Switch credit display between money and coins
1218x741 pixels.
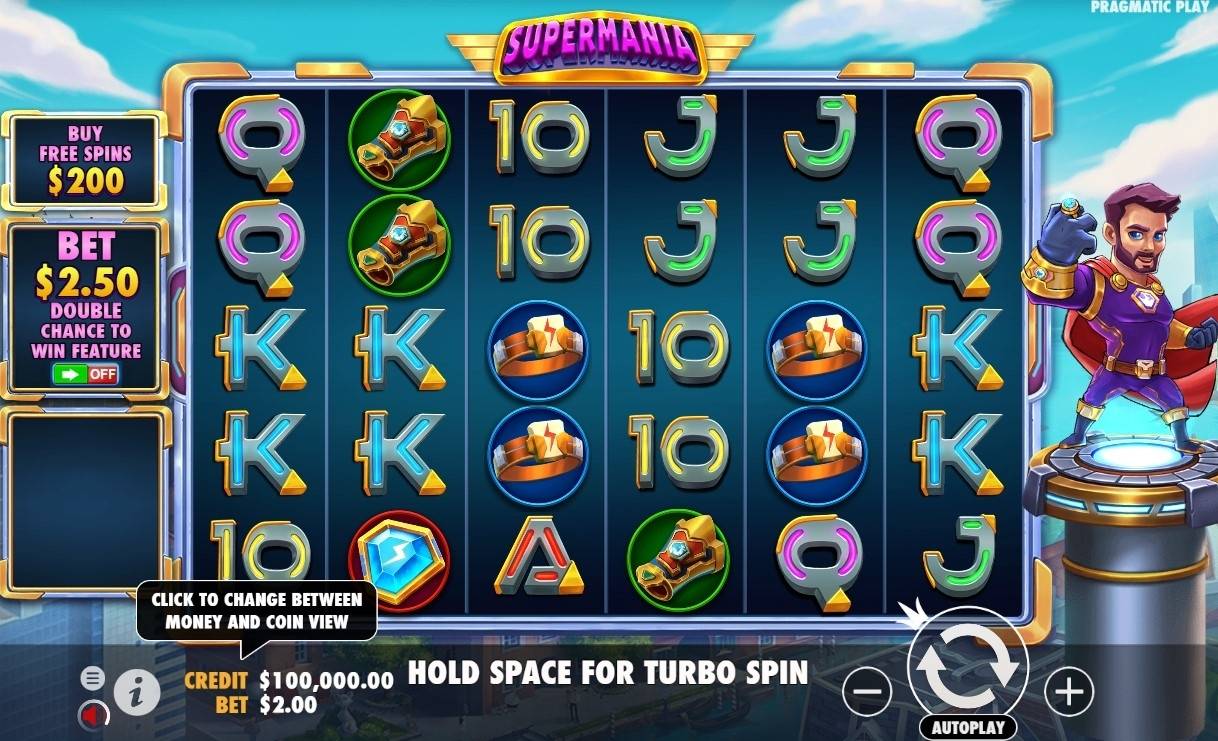click(288, 681)
